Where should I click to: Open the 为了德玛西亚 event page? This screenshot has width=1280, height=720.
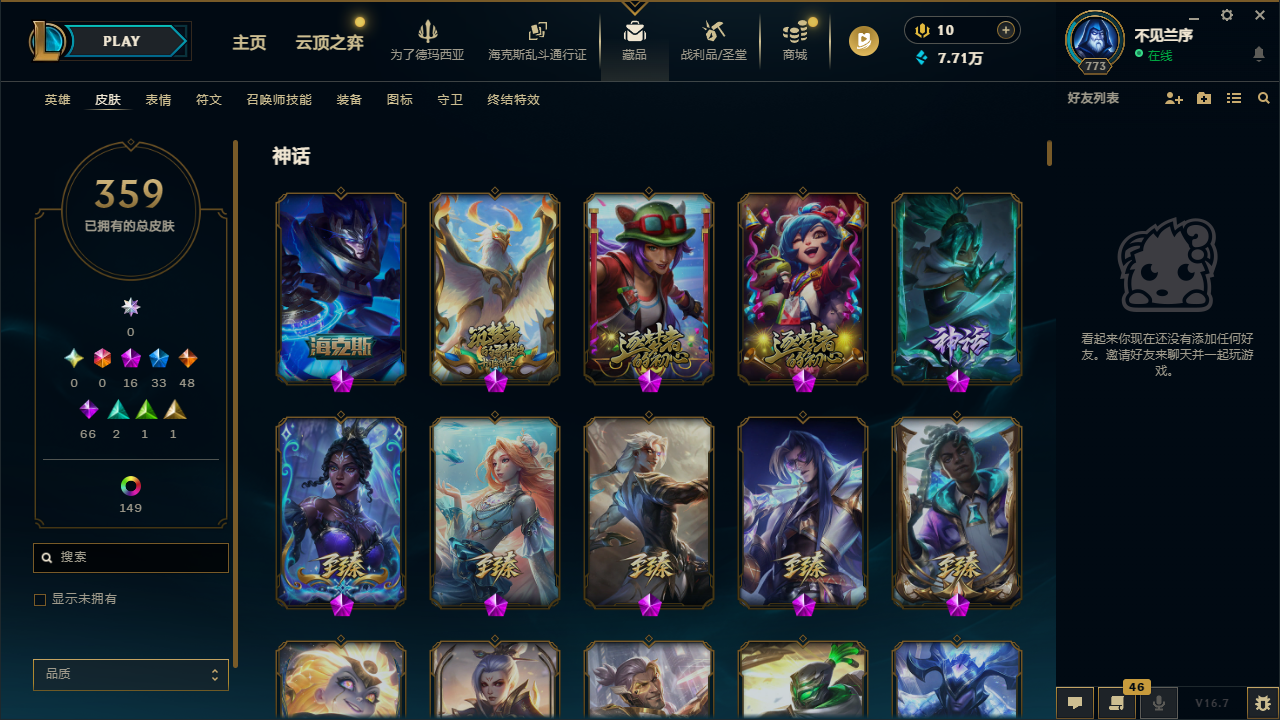(428, 40)
